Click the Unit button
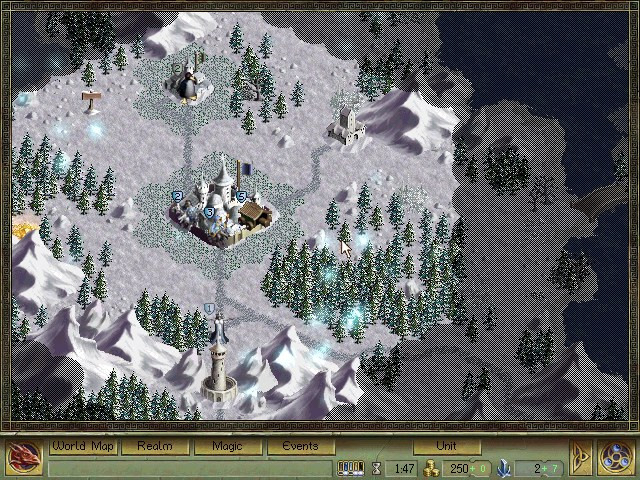Image resolution: width=640 pixels, height=480 pixels. click(x=446, y=446)
